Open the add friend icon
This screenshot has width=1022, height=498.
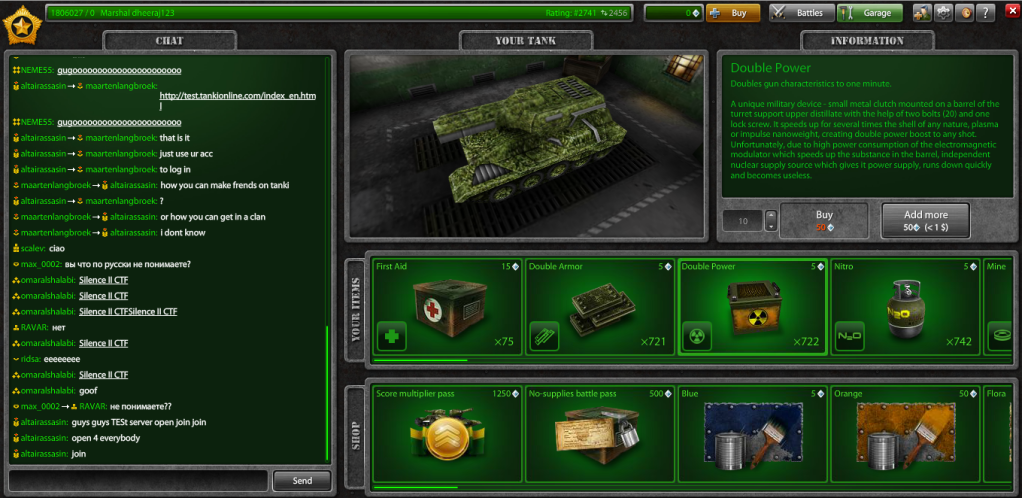(x=922, y=13)
